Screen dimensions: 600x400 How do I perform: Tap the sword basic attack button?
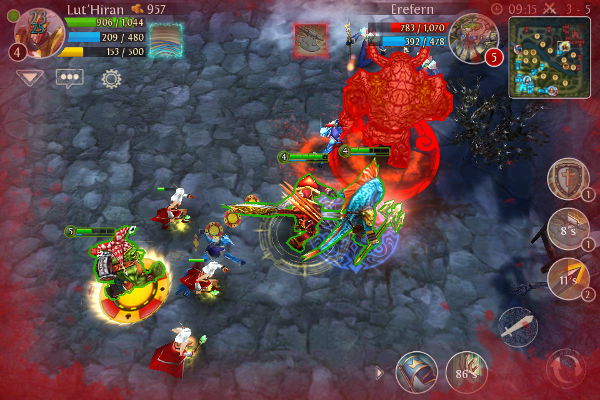[x=517, y=327]
